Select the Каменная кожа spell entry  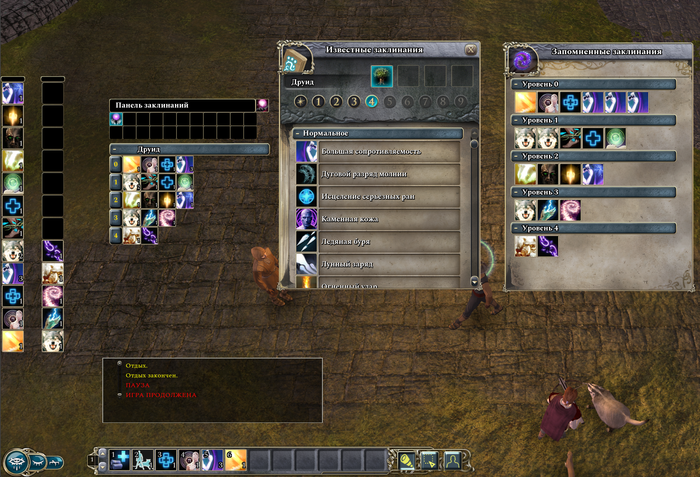(376, 218)
